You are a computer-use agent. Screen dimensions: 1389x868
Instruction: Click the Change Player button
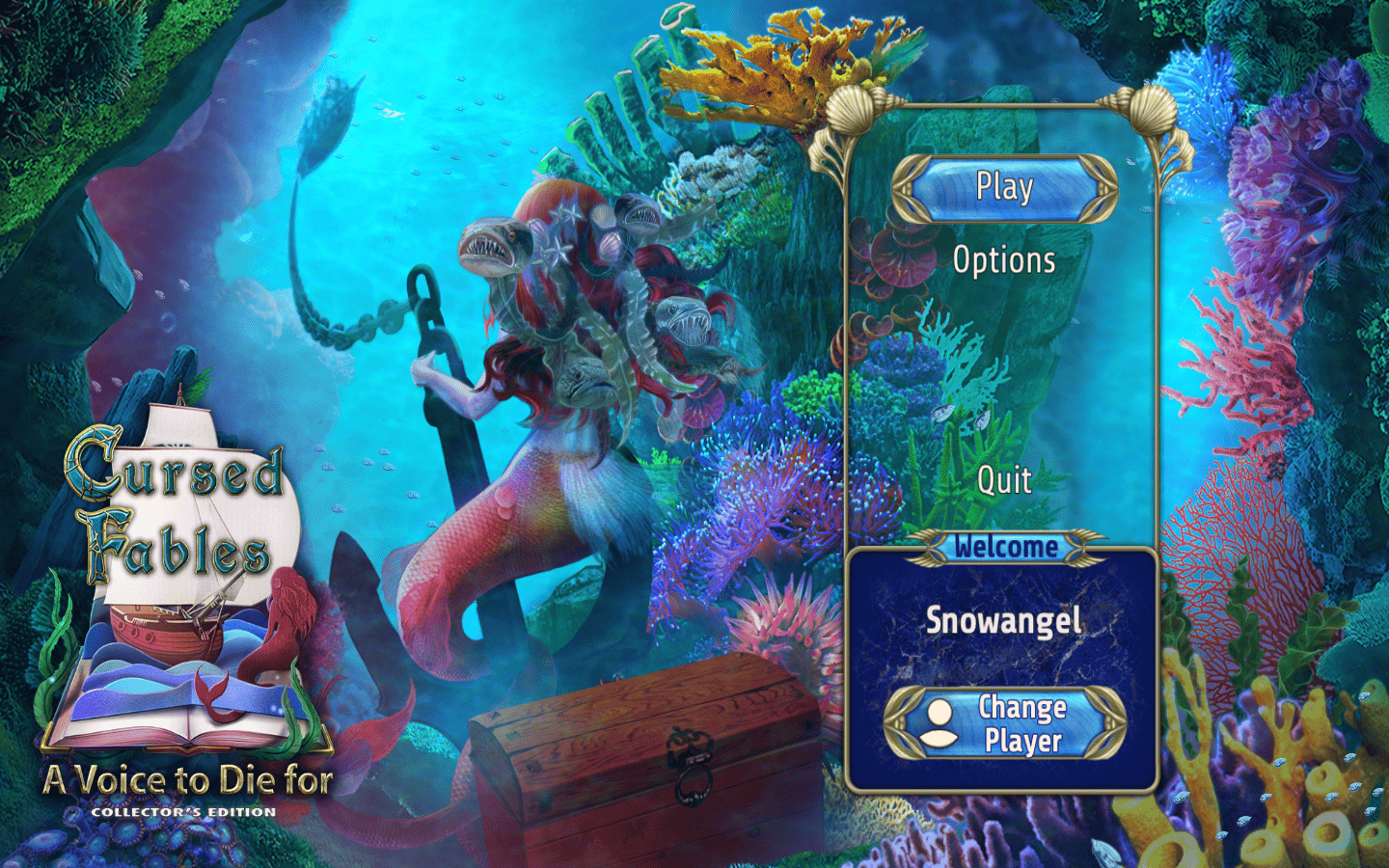(x=1004, y=723)
